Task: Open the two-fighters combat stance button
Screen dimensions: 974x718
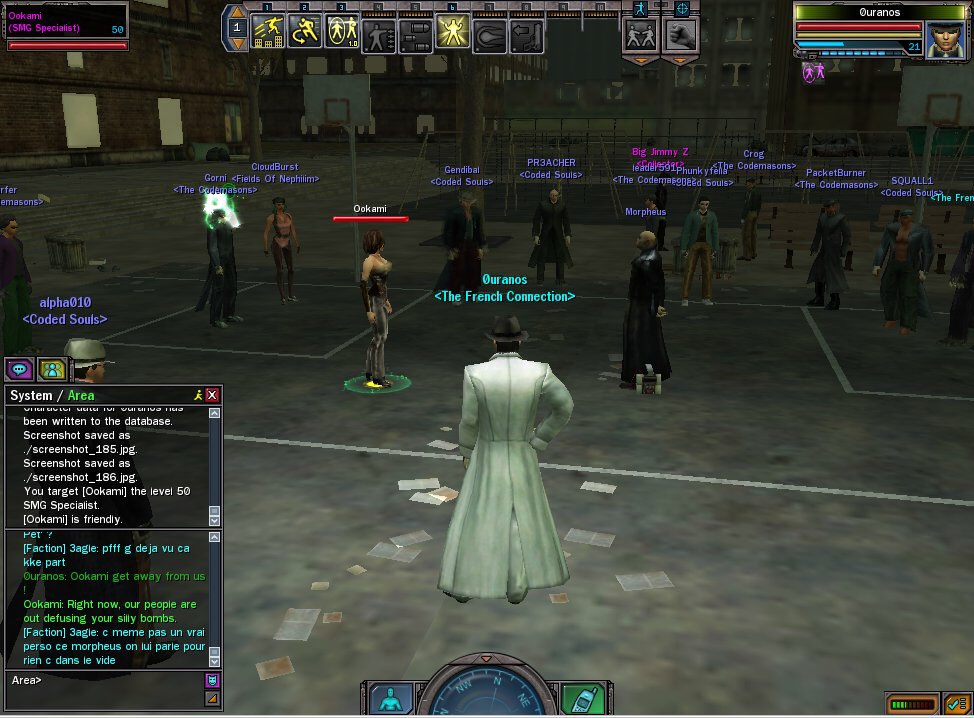Action: (x=640, y=34)
